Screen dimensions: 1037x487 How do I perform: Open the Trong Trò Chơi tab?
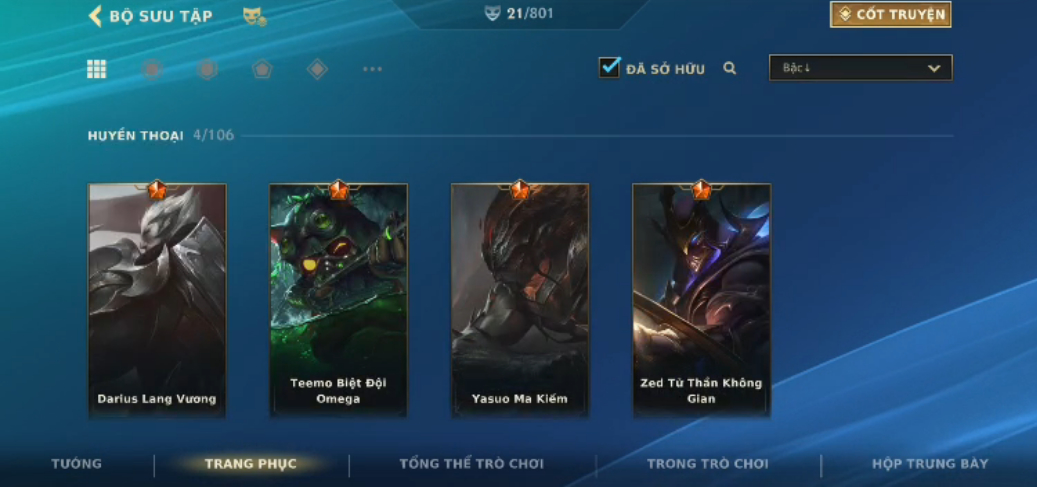[x=708, y=464]
